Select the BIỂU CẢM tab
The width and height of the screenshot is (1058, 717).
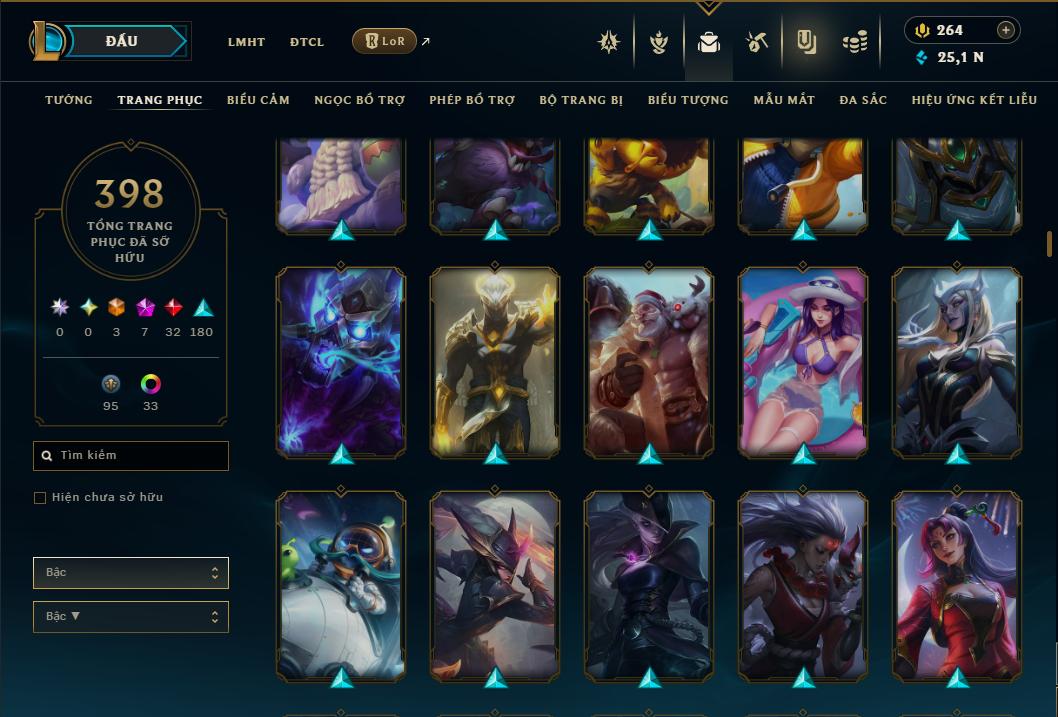pyautogui.click(x=258, y=100)
